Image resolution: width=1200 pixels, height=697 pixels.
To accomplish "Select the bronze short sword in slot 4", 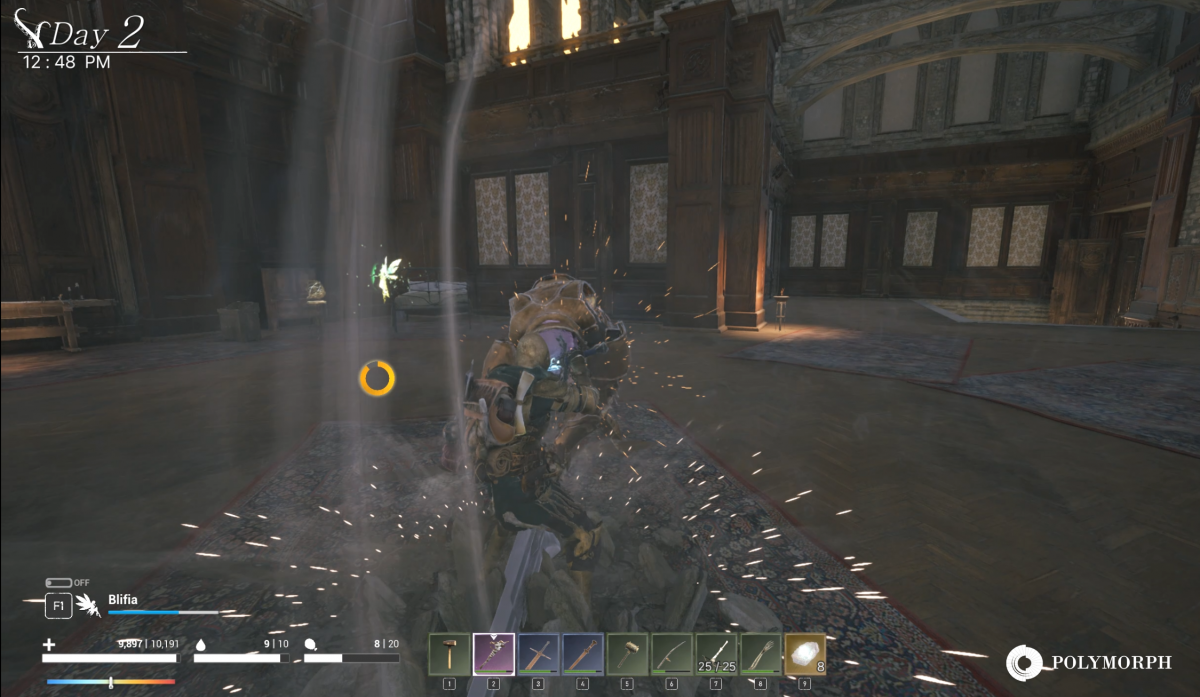I will [582, 655].
